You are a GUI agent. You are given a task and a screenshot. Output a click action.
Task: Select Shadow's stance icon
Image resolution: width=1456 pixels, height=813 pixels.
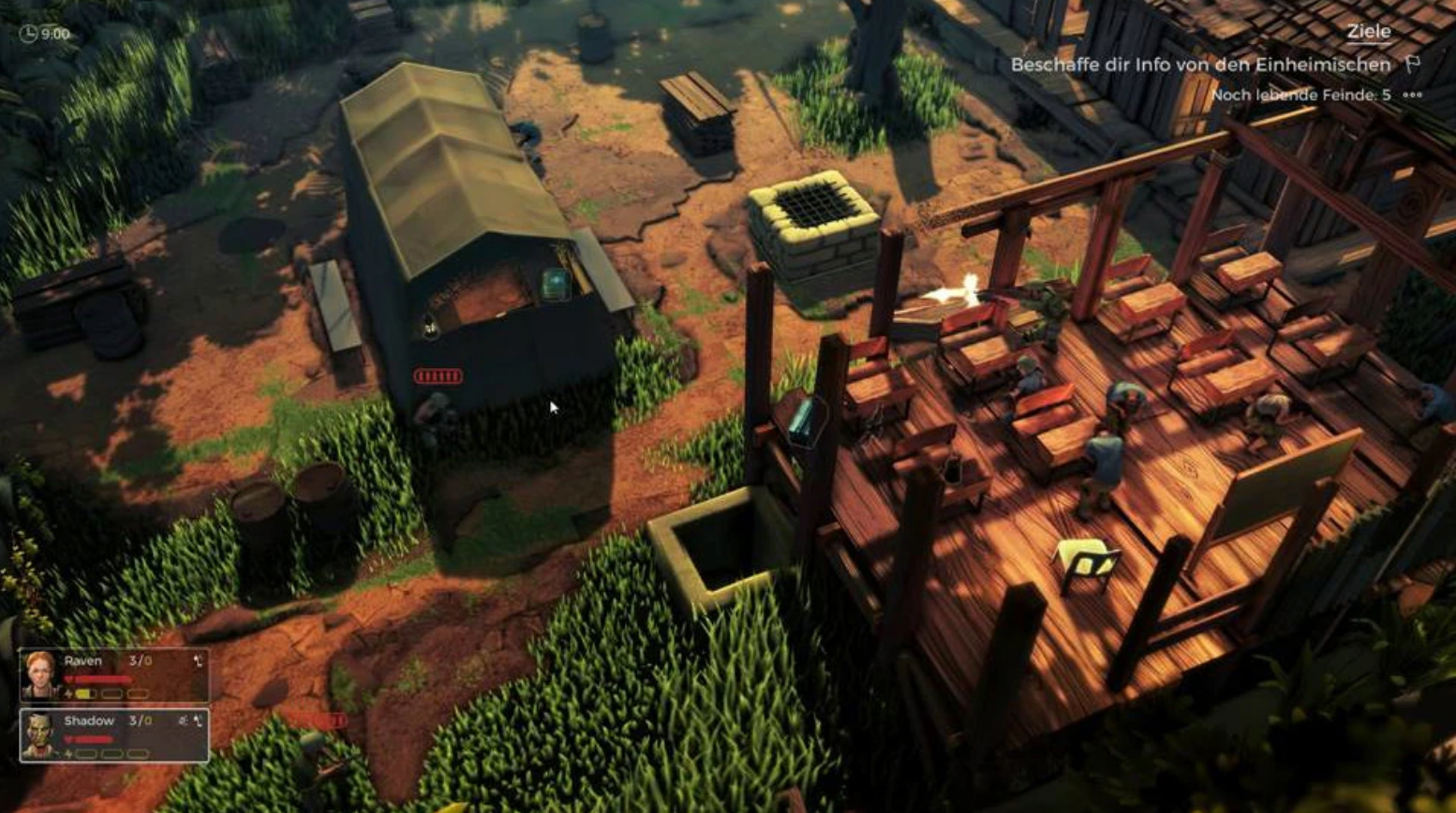(x=199, y=722)
